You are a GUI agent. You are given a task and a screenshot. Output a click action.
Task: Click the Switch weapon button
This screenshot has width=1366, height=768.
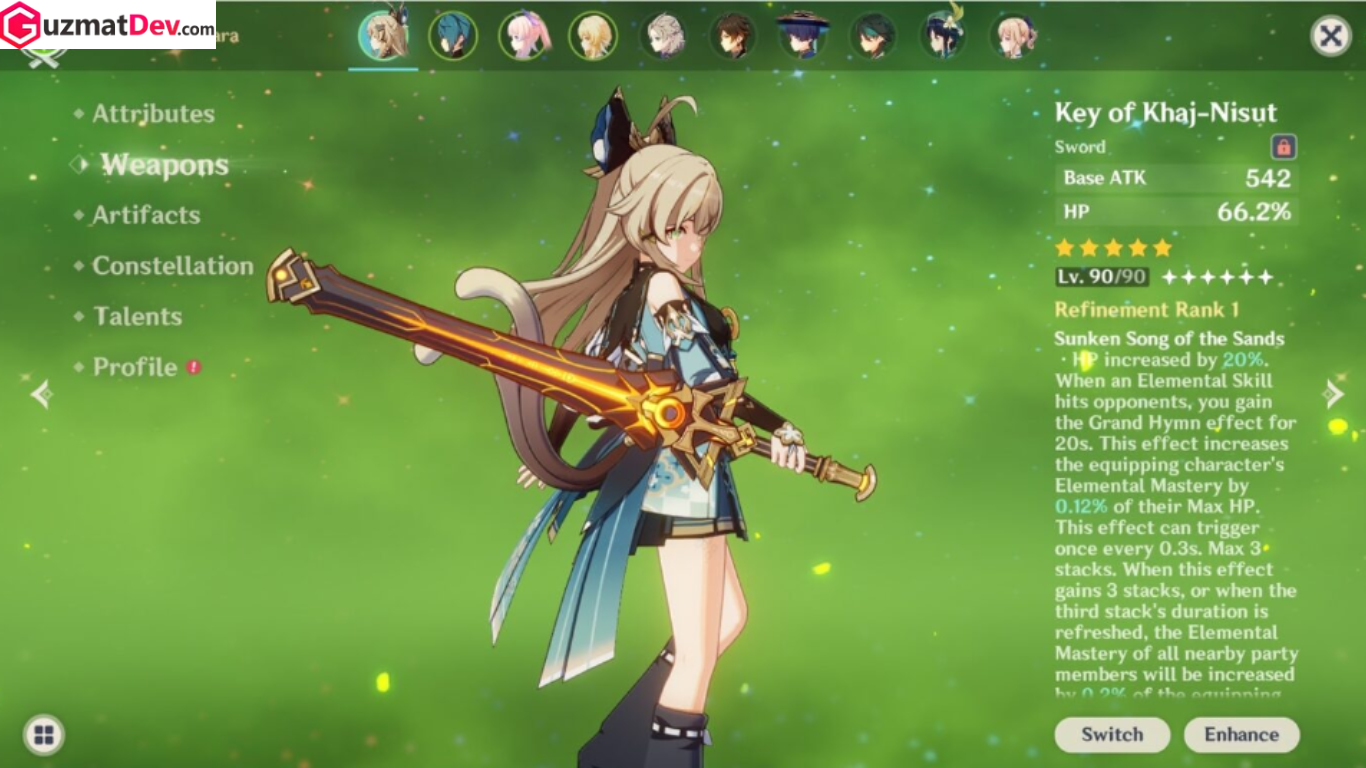tap(1112, 734)
